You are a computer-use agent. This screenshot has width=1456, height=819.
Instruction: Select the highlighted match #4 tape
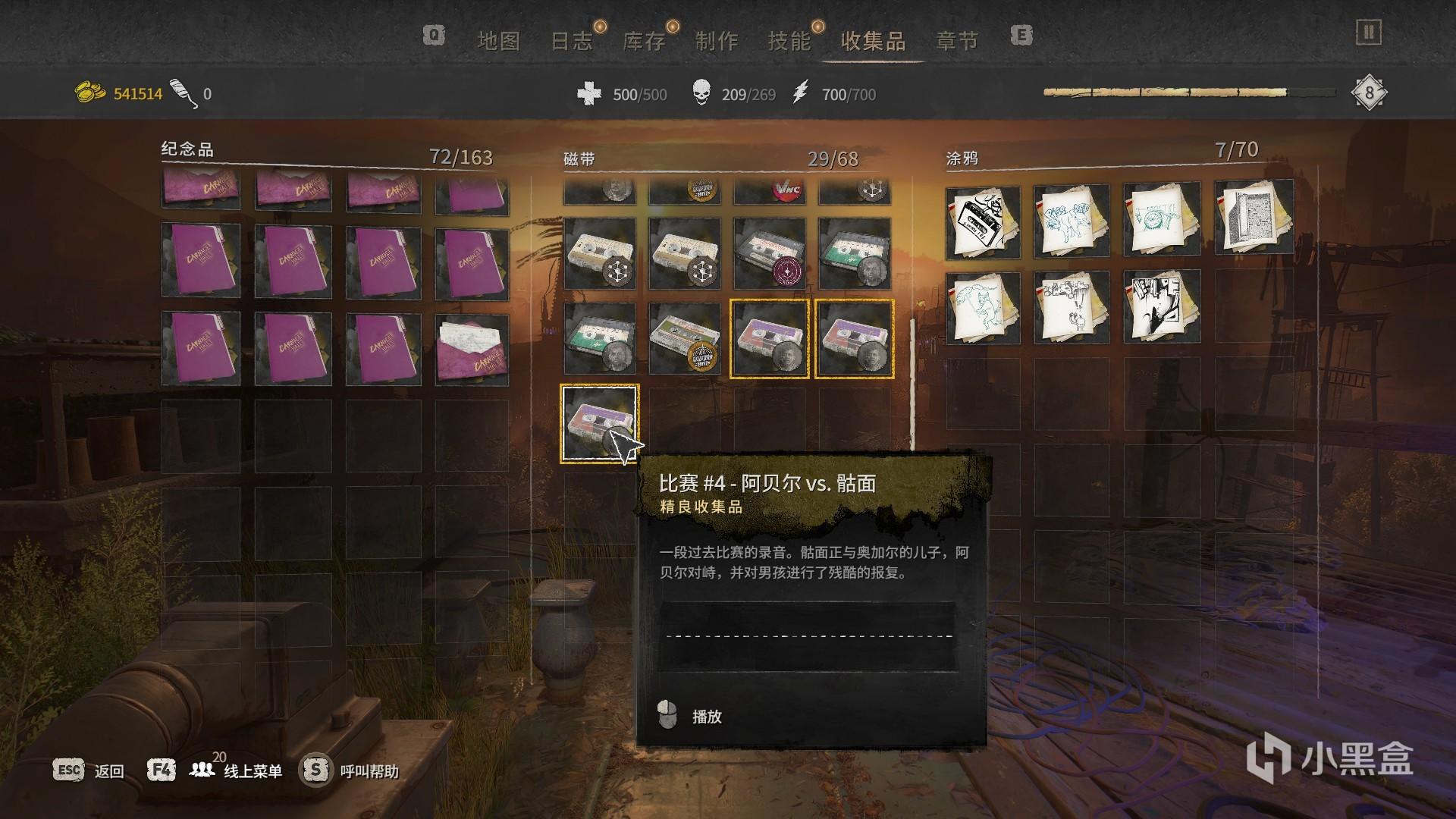(599, 423)
